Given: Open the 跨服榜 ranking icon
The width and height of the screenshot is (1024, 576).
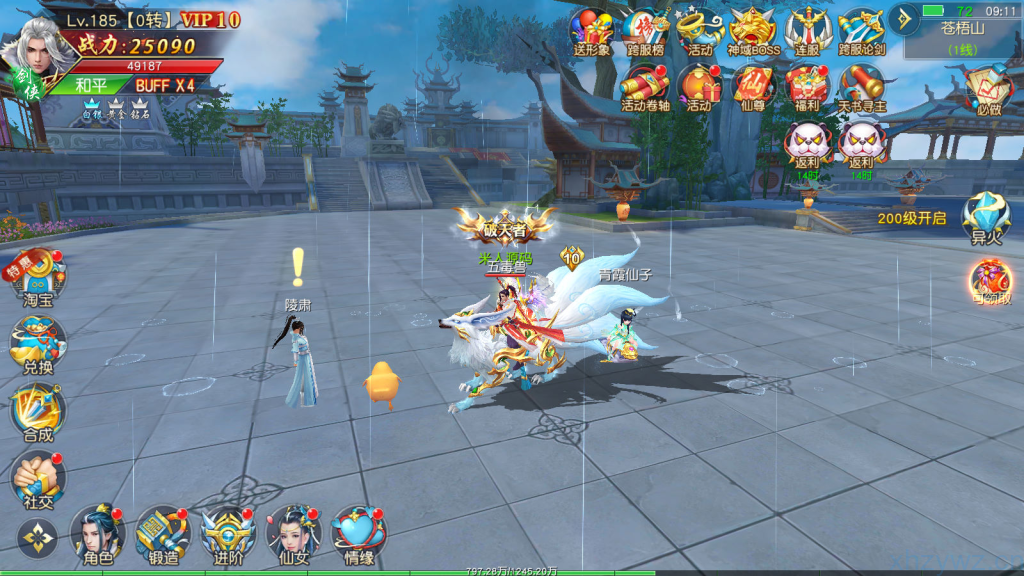Looking at the screenshot, I should pos(646,30).
